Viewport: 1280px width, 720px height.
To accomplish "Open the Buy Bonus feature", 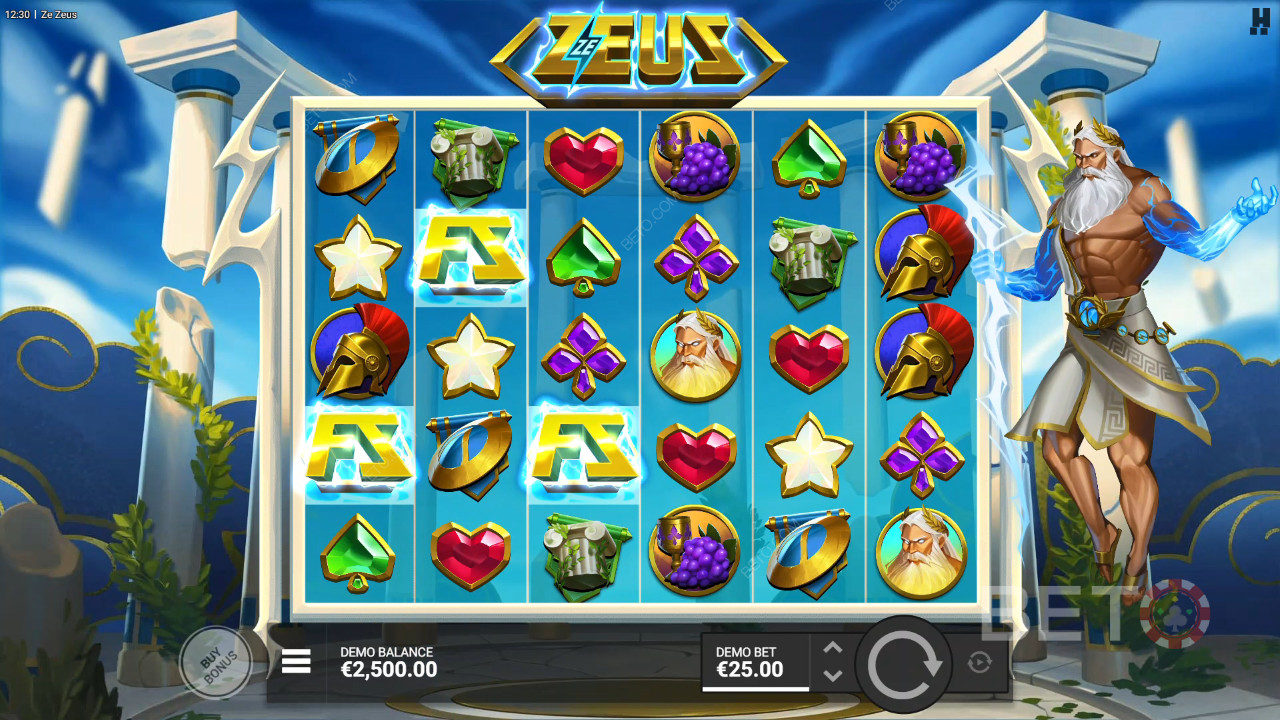I will tap(216, 660).
